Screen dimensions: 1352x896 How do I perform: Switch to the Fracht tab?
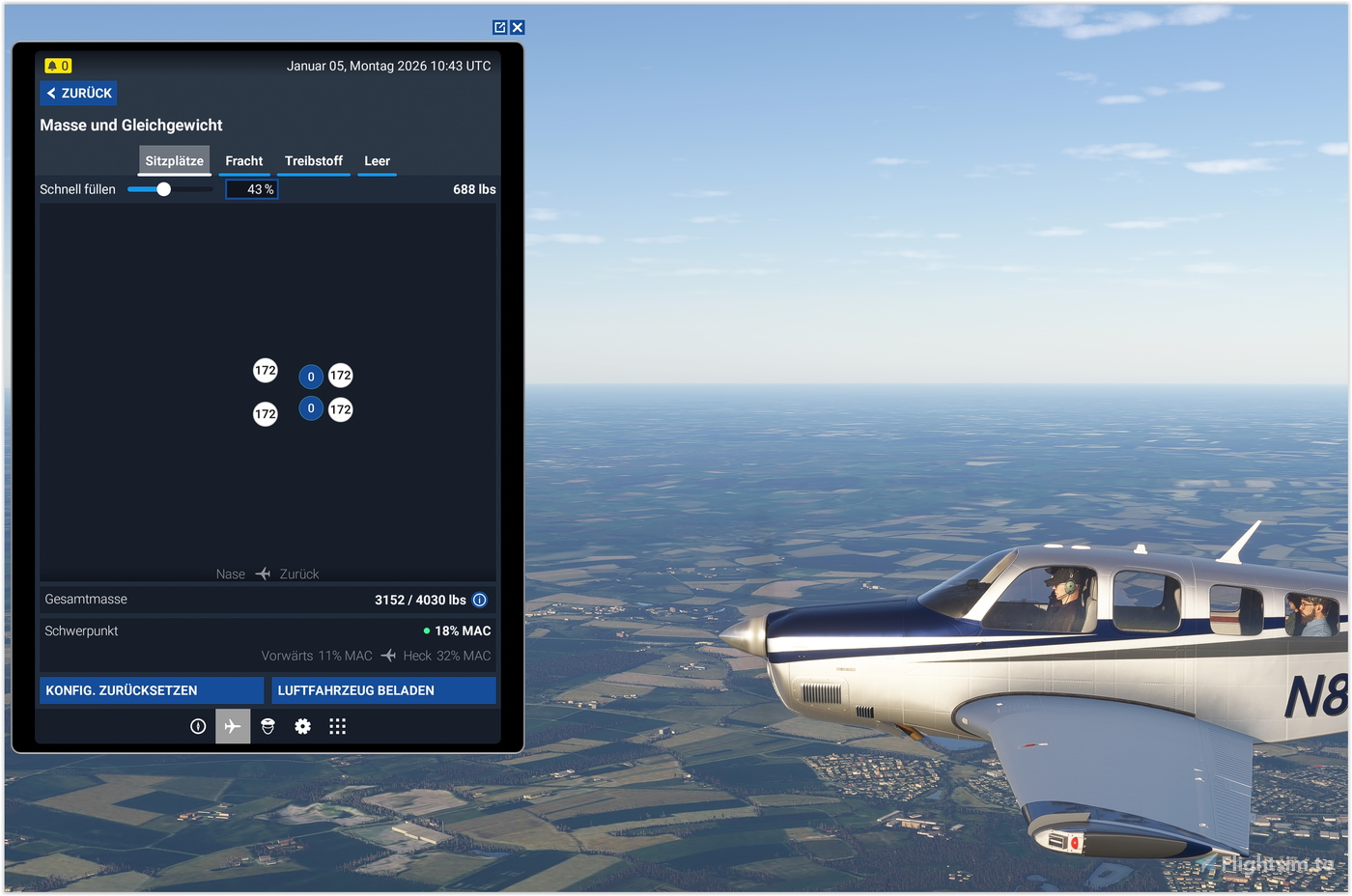pyautogui.click(x=244, y=161)
